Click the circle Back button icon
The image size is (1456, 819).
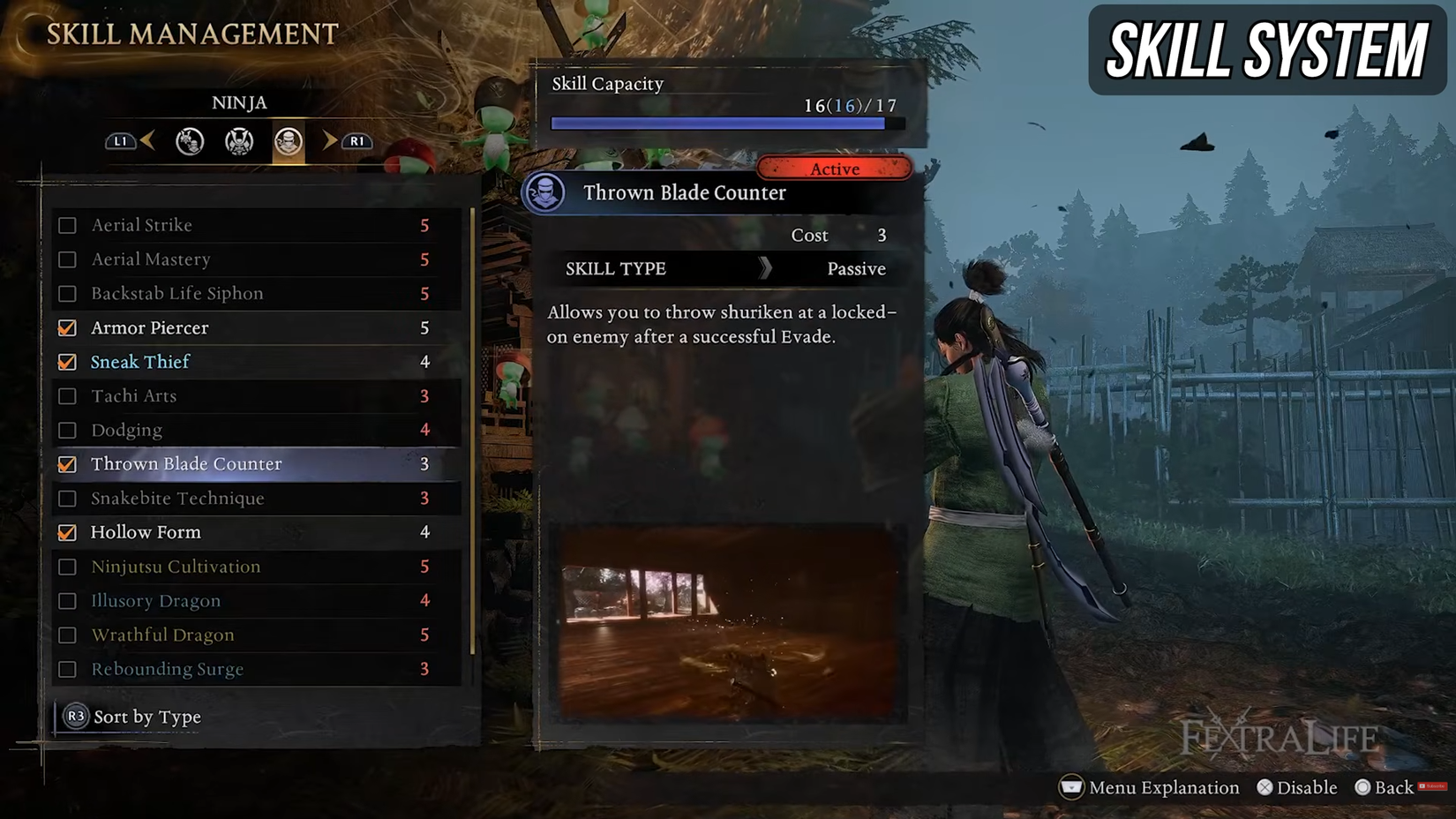[x=1362, y=787]
